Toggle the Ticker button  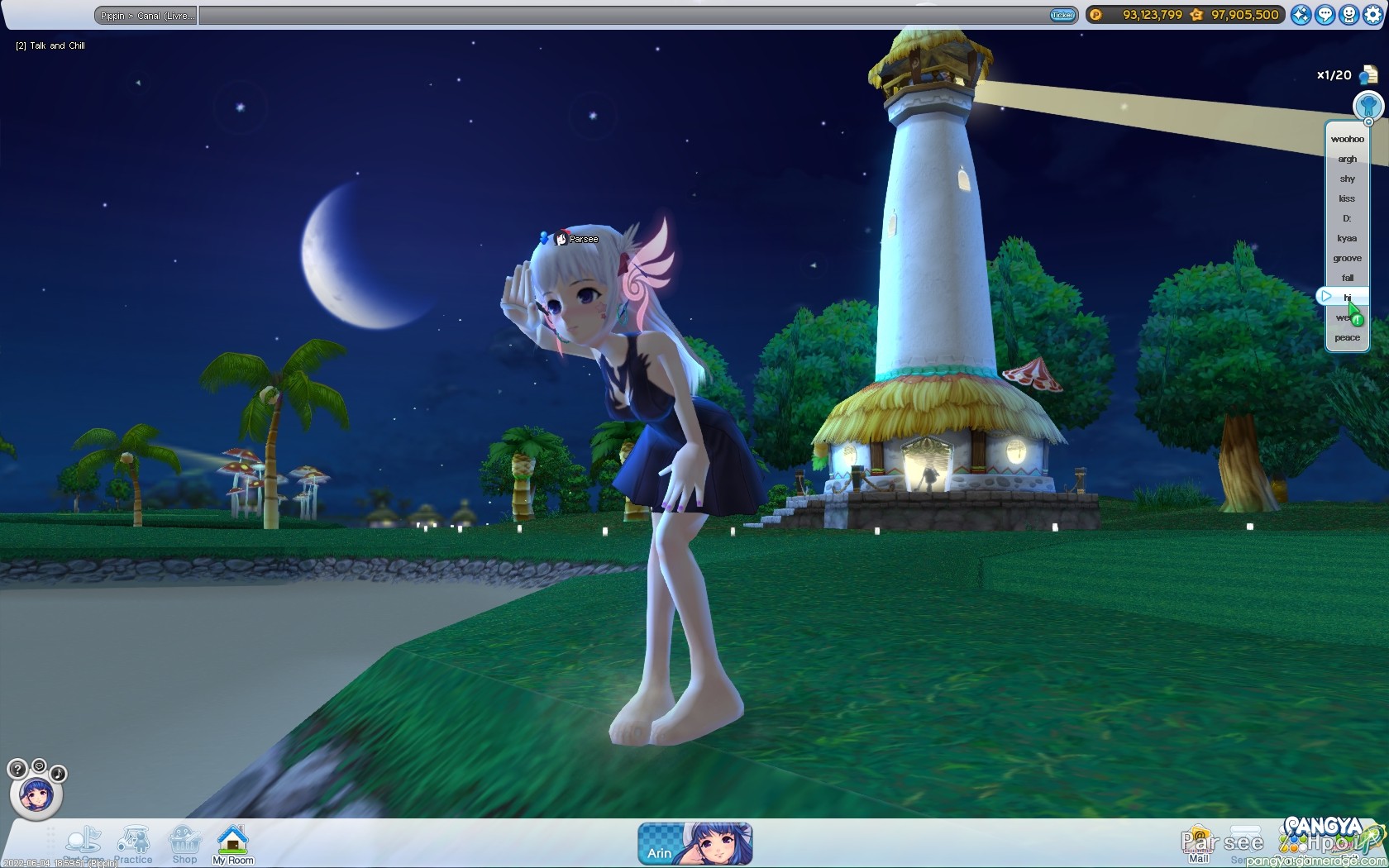point(1062,15)
